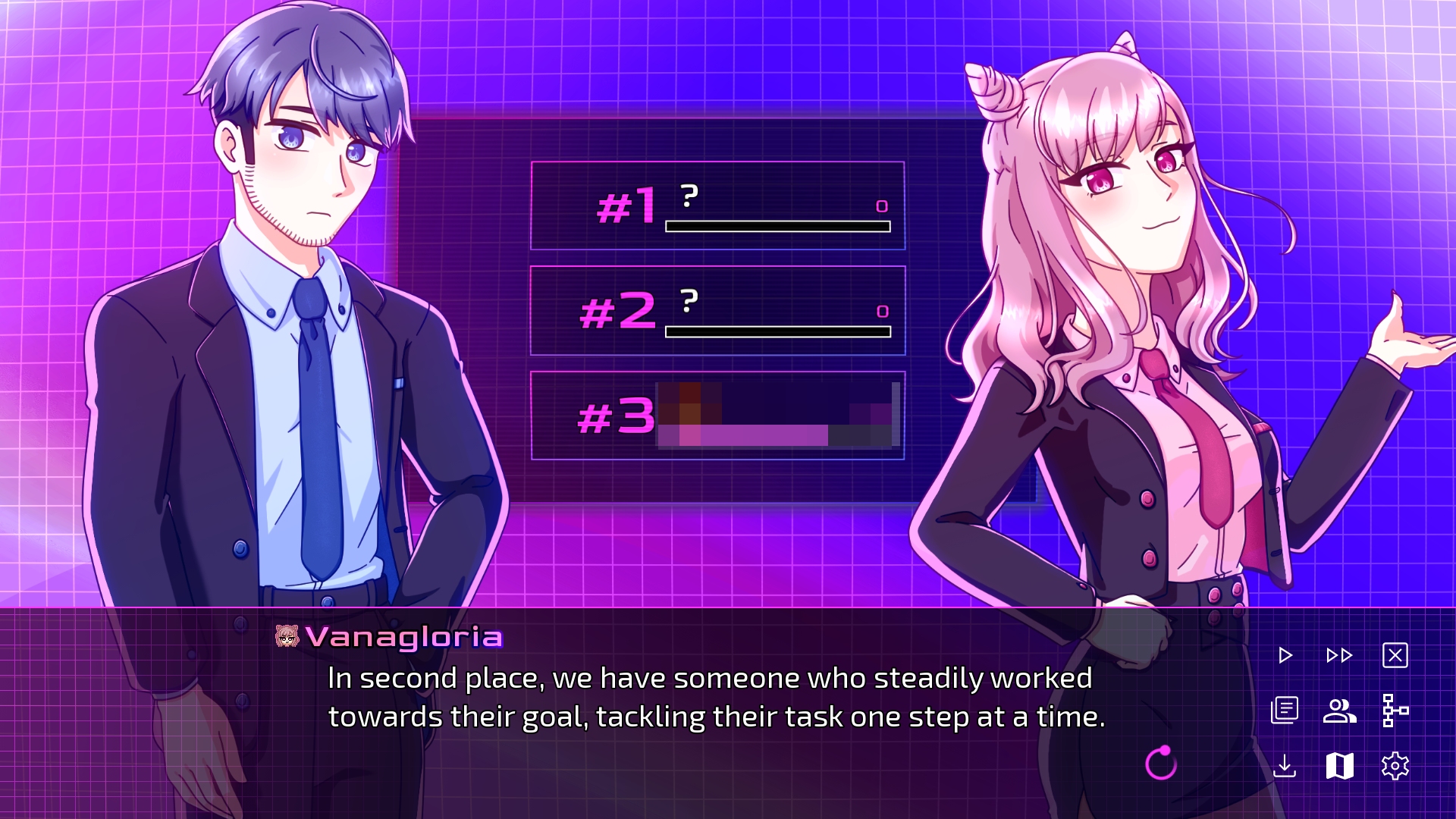This screenshot has height=819, width=1456.
Task: Open the characters people icon
Action: [x=1339, y=711]
